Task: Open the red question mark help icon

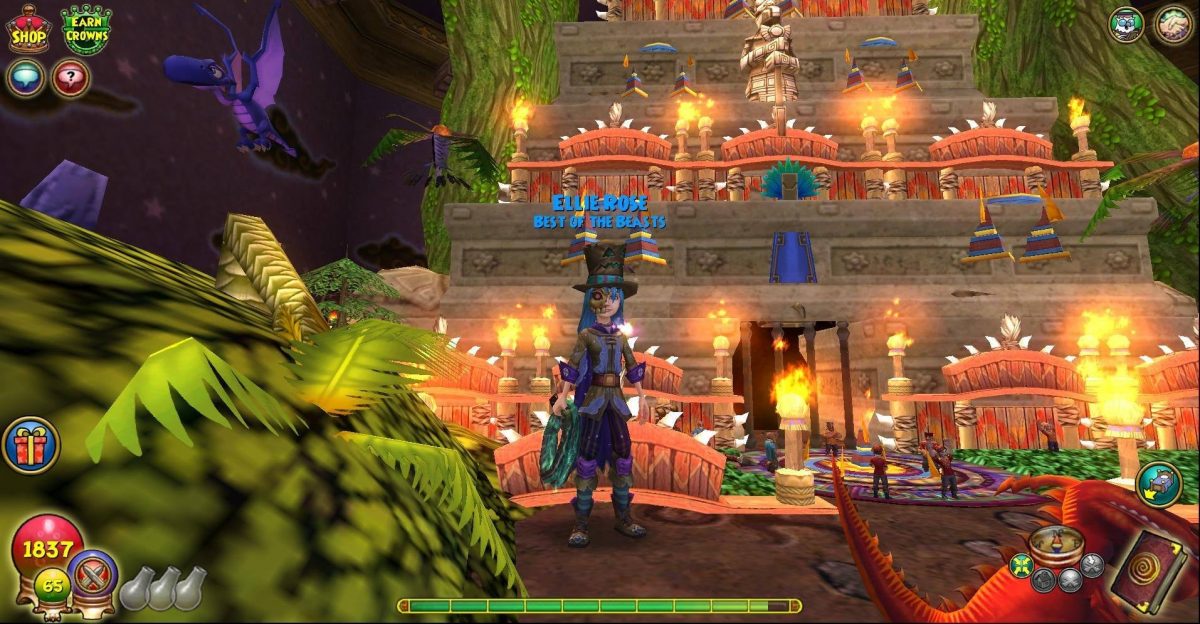Action: pos(71,78)
